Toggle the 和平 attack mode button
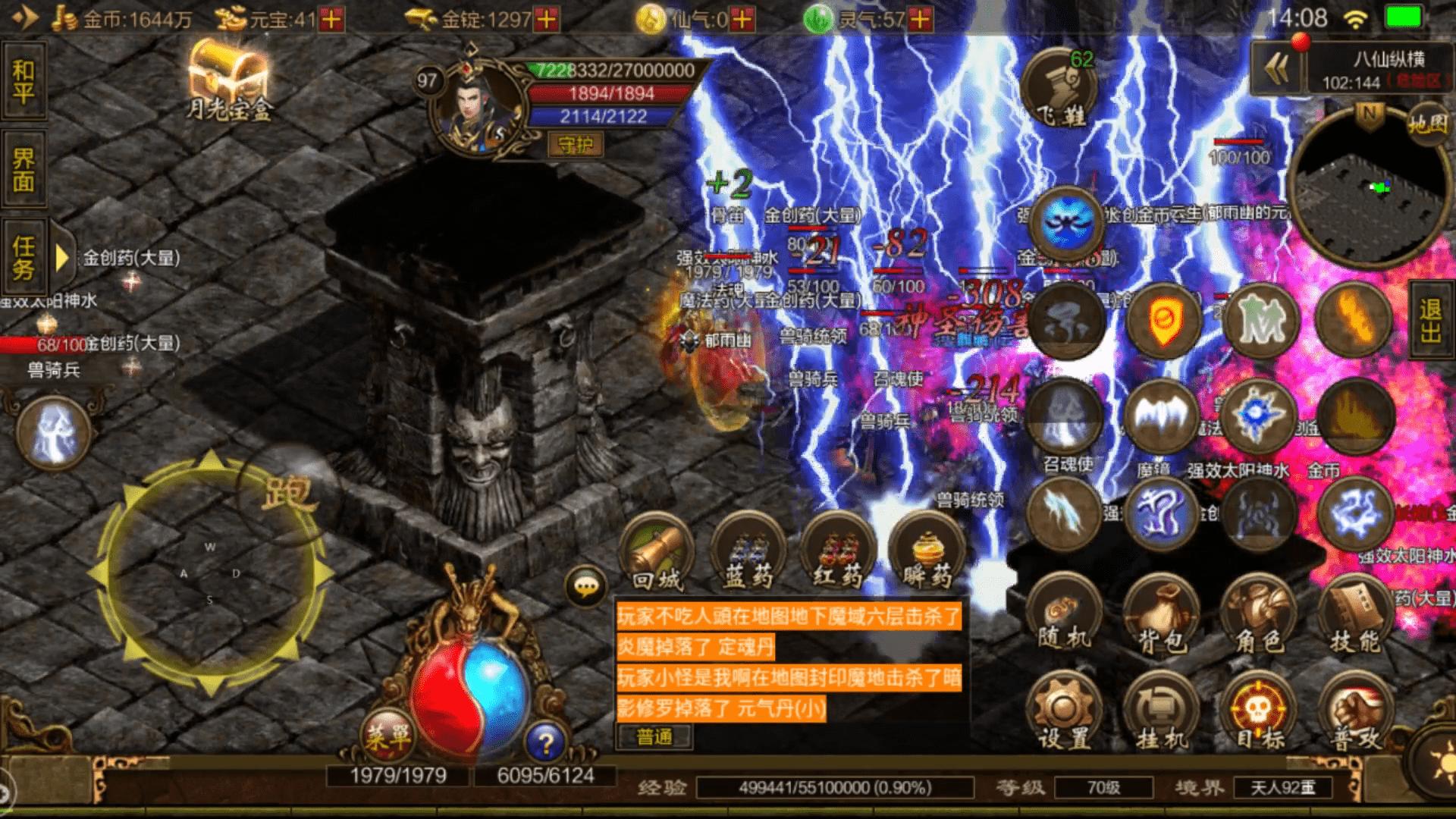 click(24, 82)
